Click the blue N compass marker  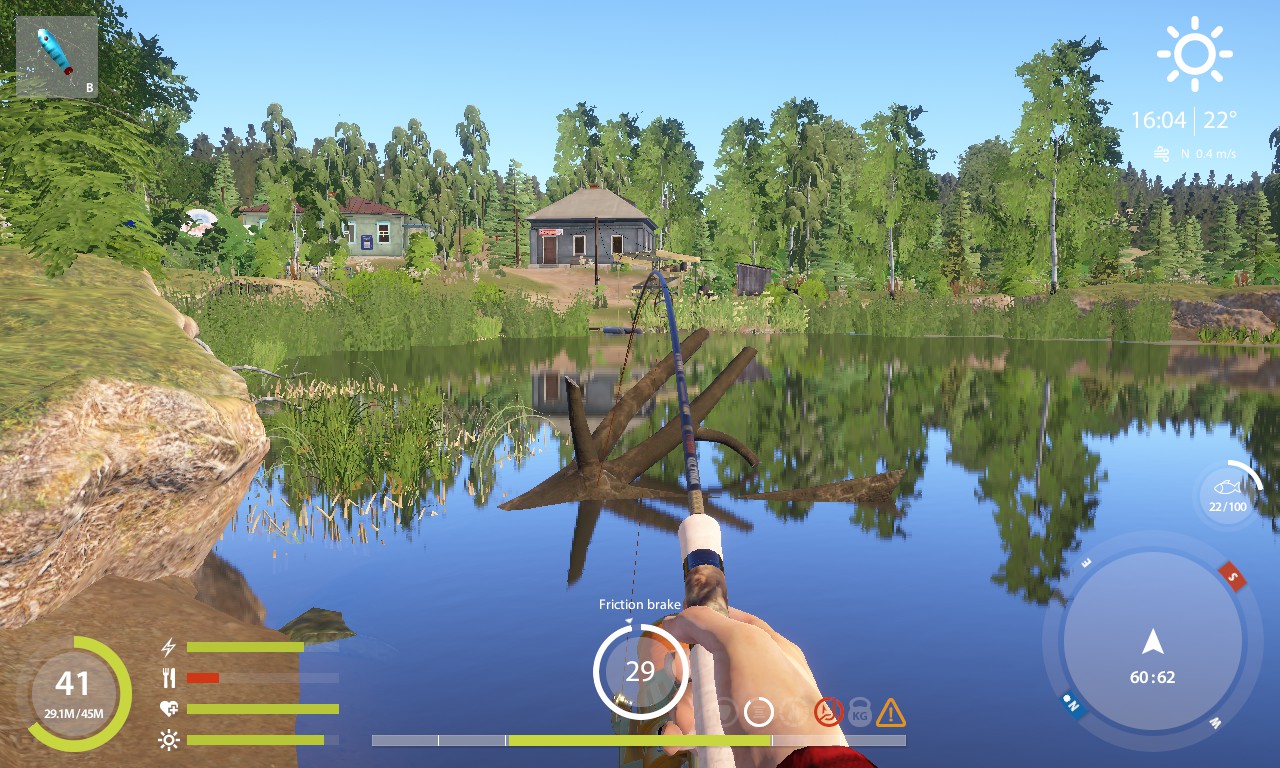click(1073, 703)
